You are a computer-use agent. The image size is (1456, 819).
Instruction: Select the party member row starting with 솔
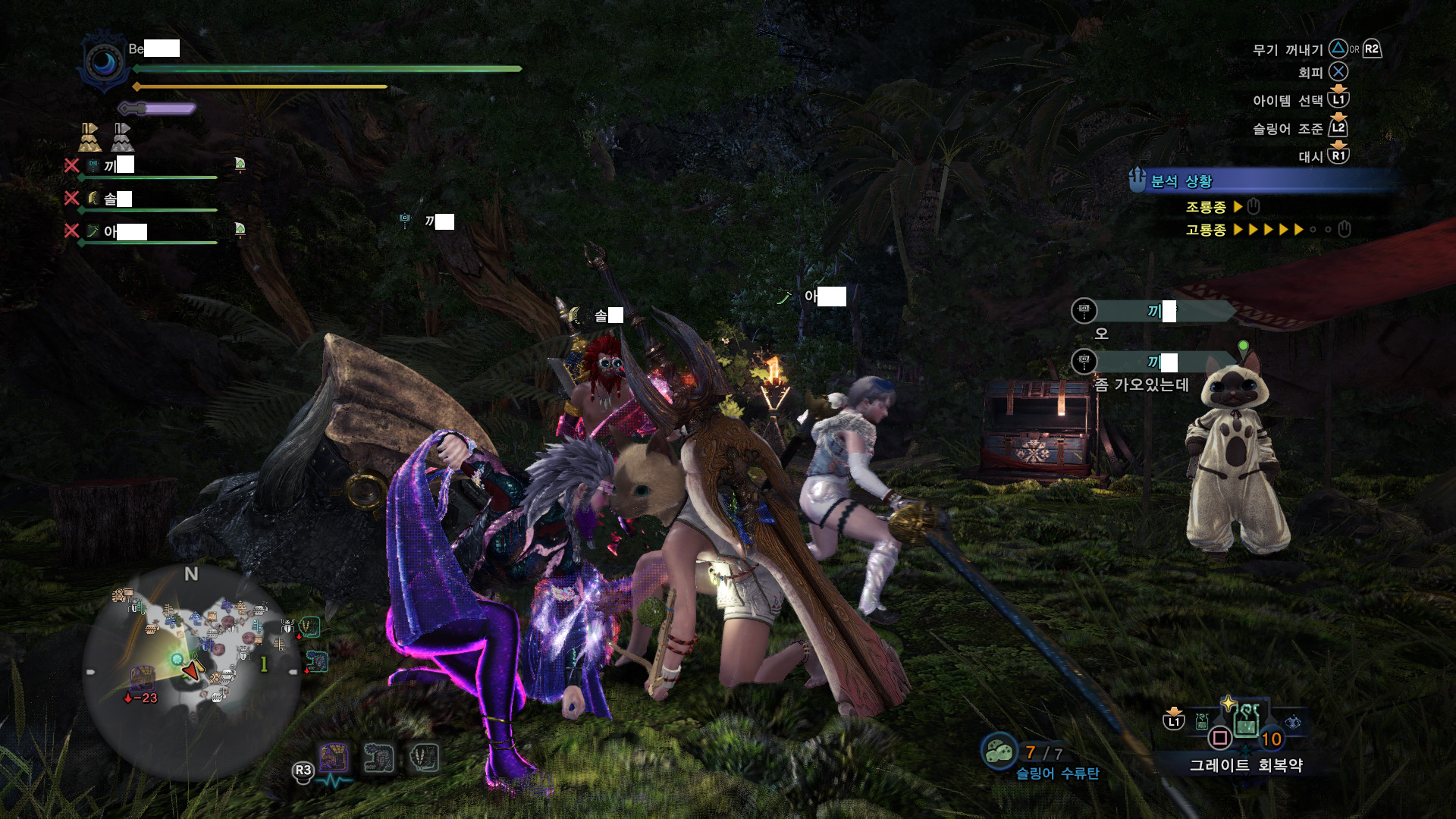(x=143, y=199)
